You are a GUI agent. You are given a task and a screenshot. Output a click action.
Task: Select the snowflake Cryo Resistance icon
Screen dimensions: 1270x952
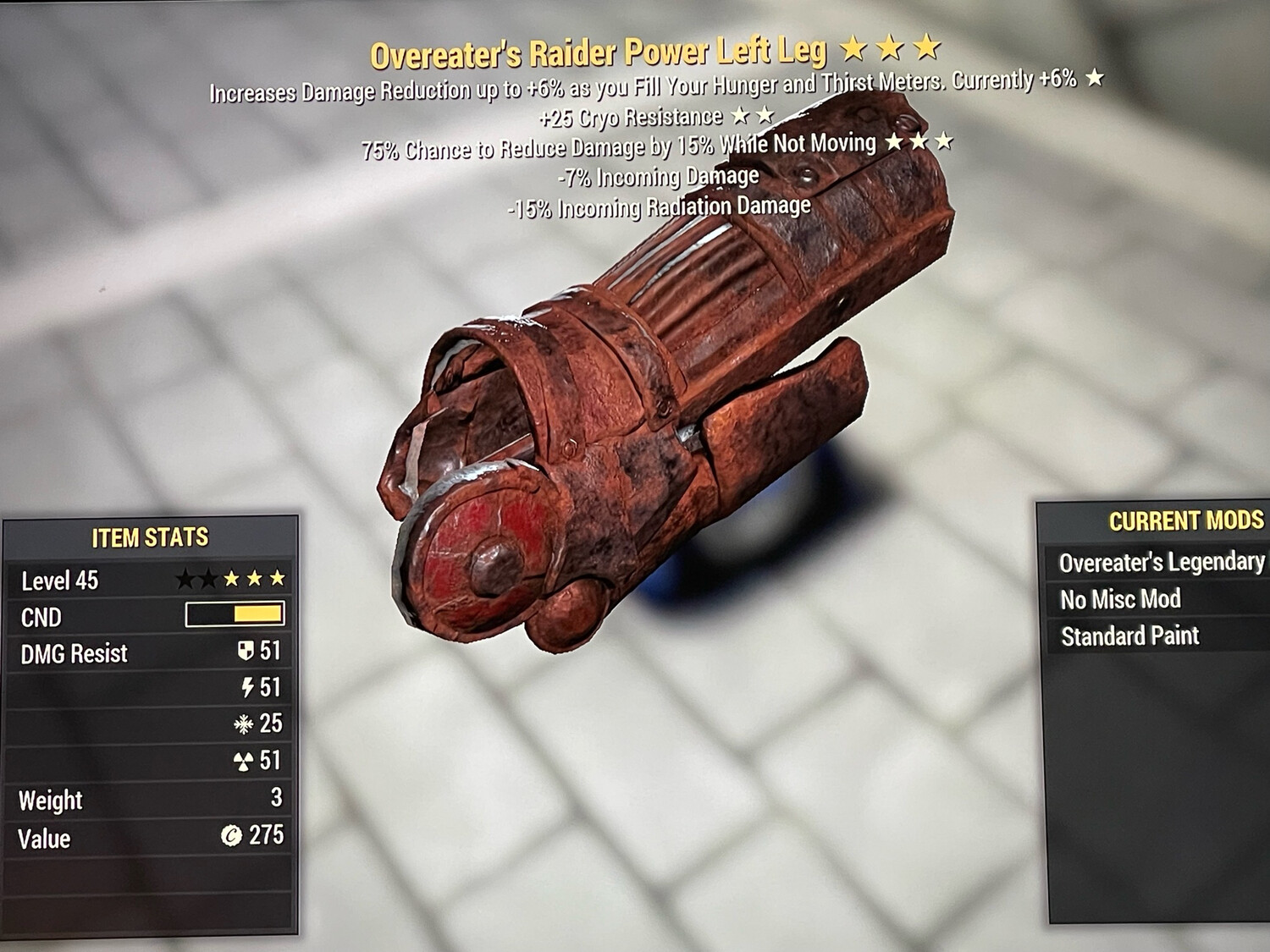pyautogui.click(x=244, y=724)
